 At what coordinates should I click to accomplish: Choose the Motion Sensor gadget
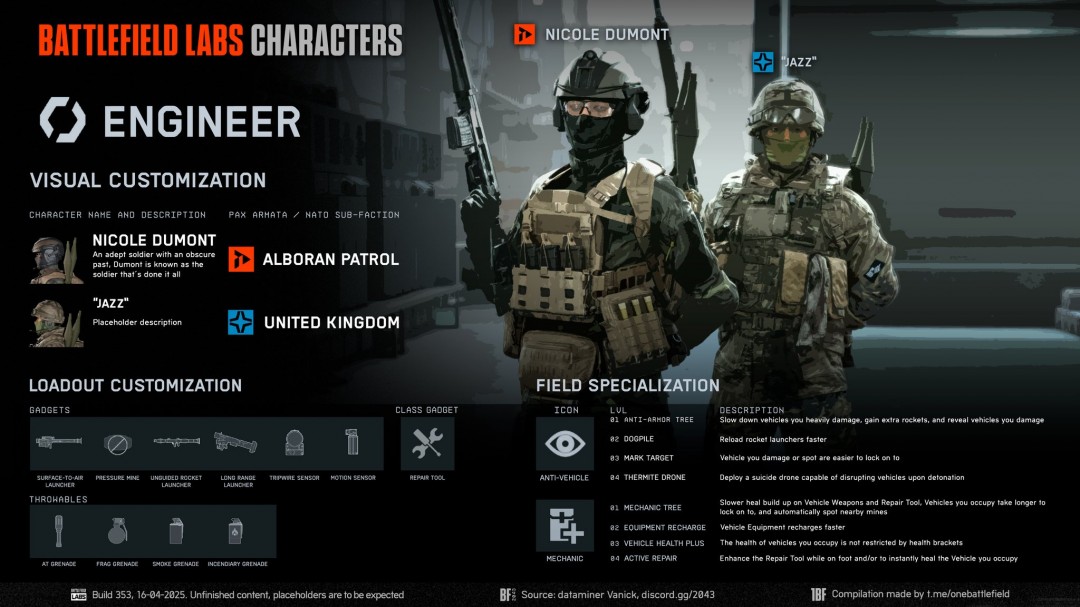pos(352,442)
